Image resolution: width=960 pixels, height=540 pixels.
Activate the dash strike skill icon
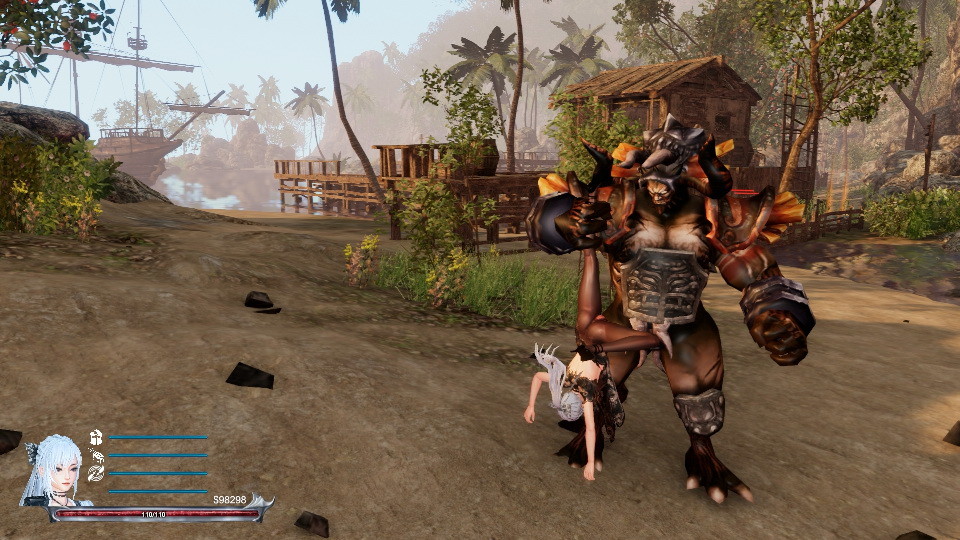(96, 455)
